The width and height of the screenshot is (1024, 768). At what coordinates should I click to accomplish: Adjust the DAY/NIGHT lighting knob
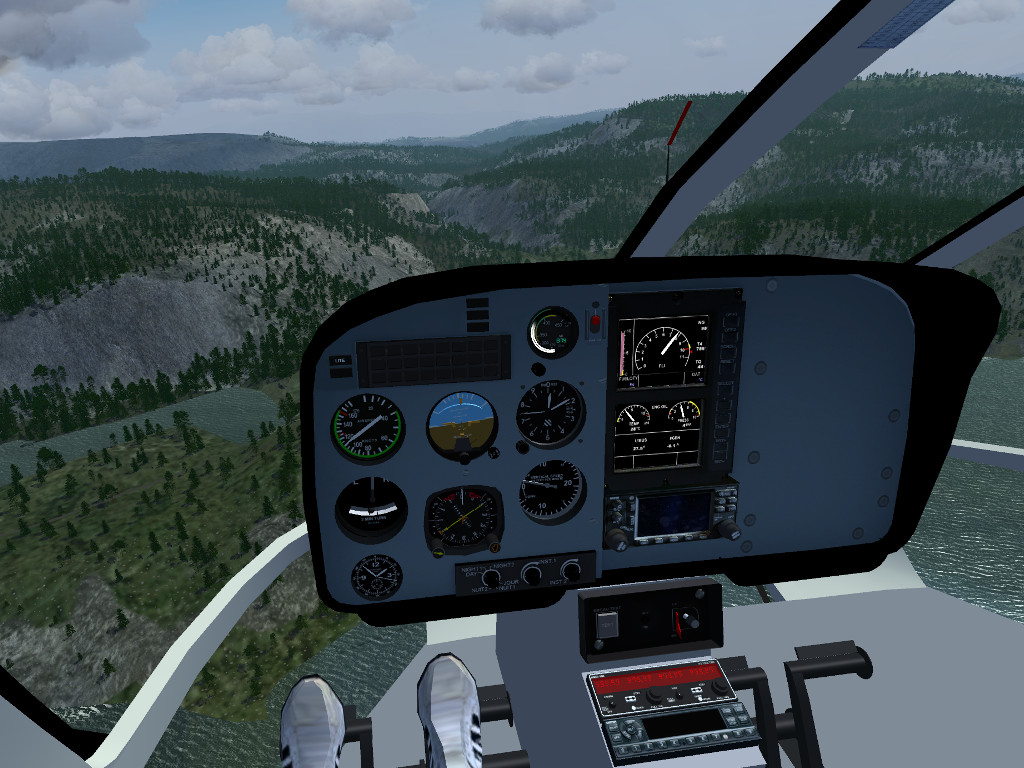click(491, 578)
